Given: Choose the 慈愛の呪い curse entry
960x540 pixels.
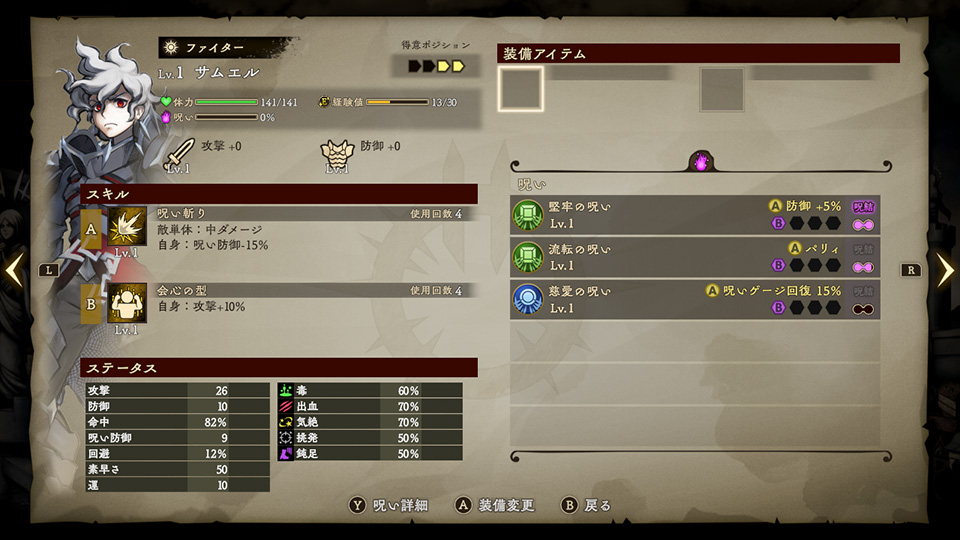Looking at the screenshot, I should coord(695,299).
